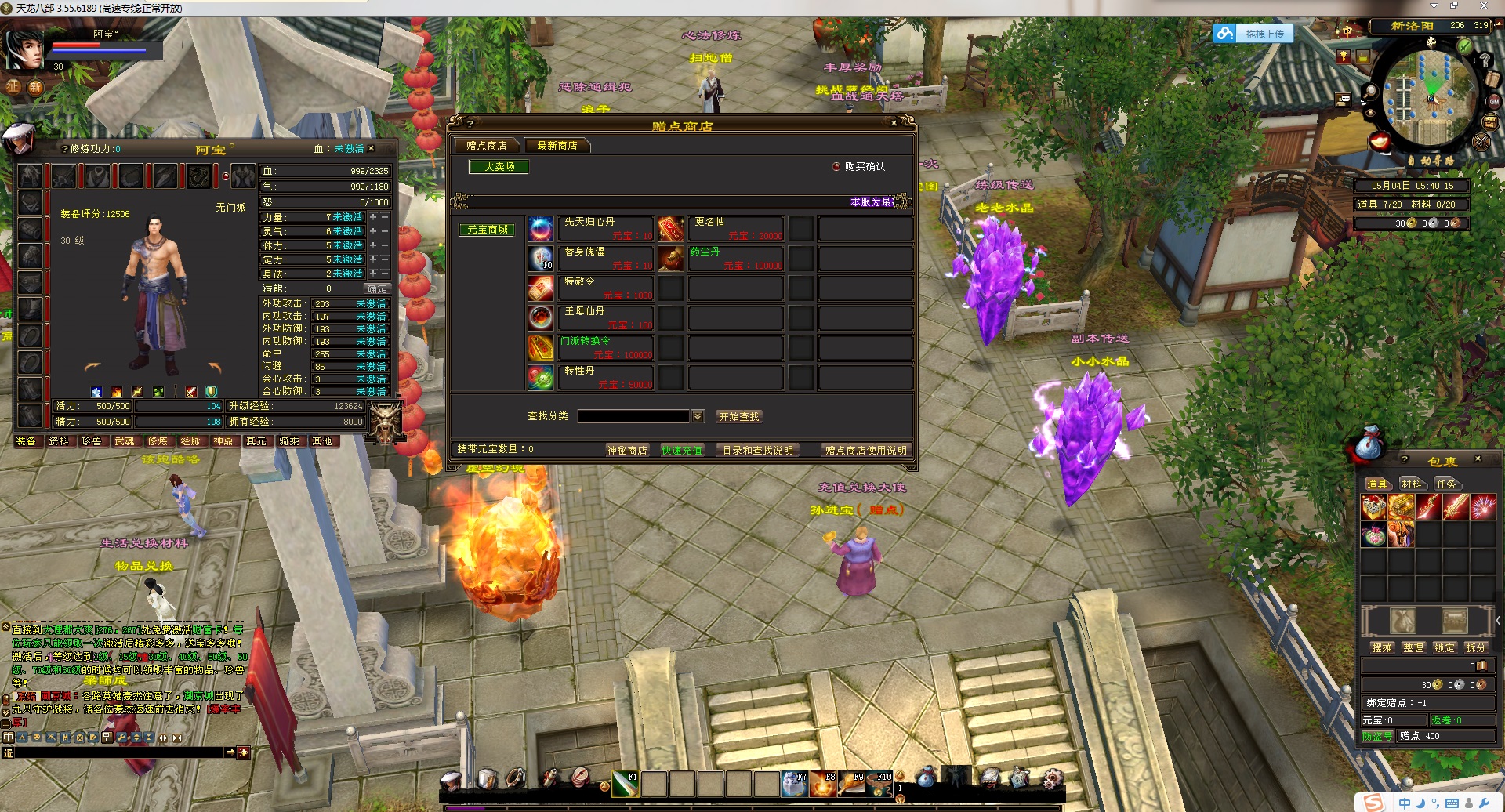Screen dimensions: 1505x812
Task: Toggle the 购买确认 option
Action: tap(836, 167)
